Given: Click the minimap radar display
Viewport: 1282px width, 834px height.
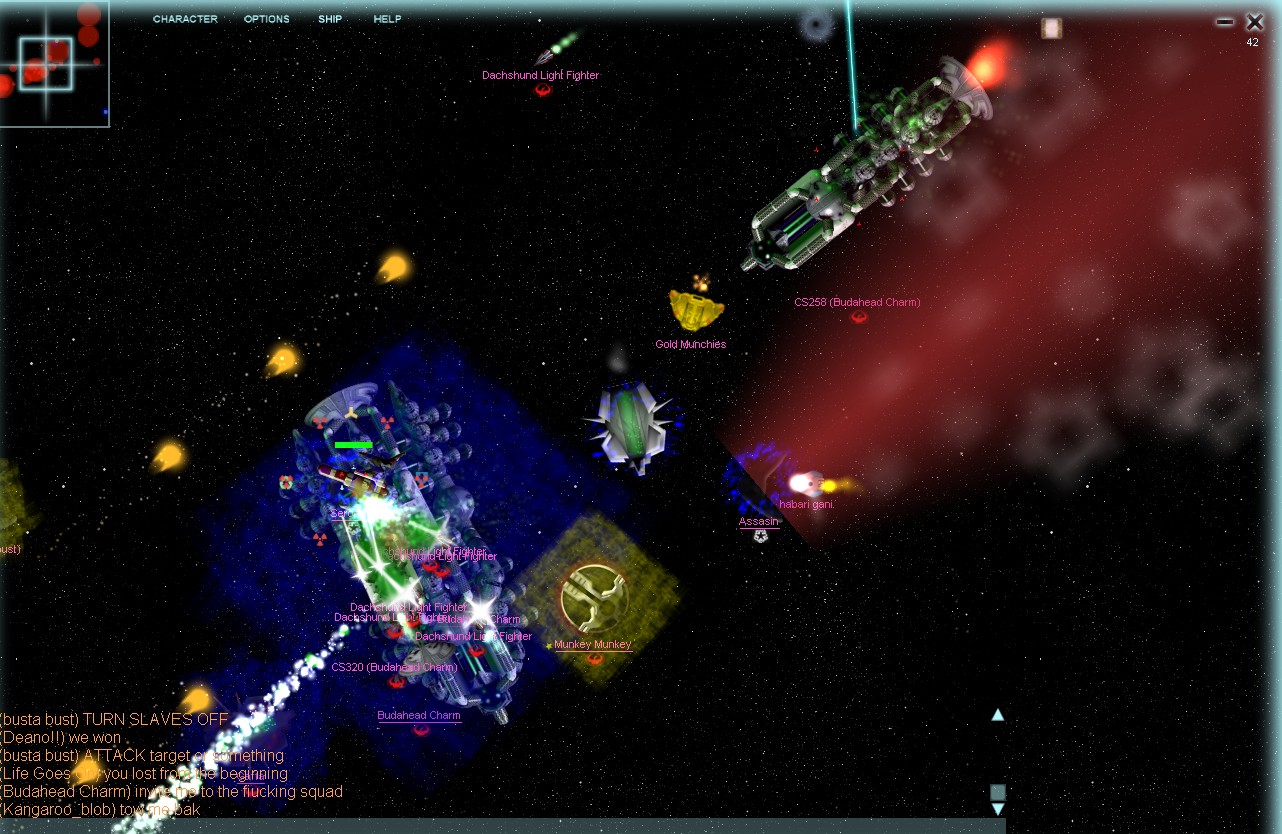Looking at the screenshot, I should click(54, 64).
